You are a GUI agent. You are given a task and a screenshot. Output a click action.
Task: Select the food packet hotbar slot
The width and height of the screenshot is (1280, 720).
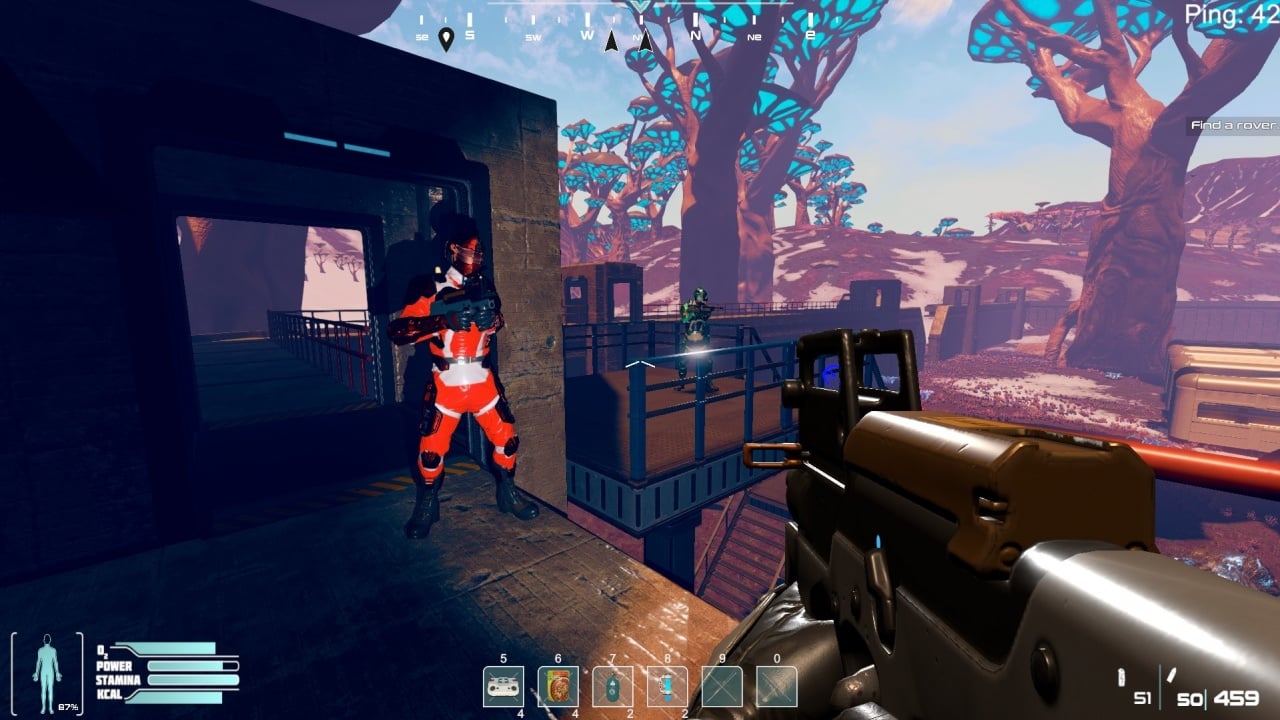point(558,686)
